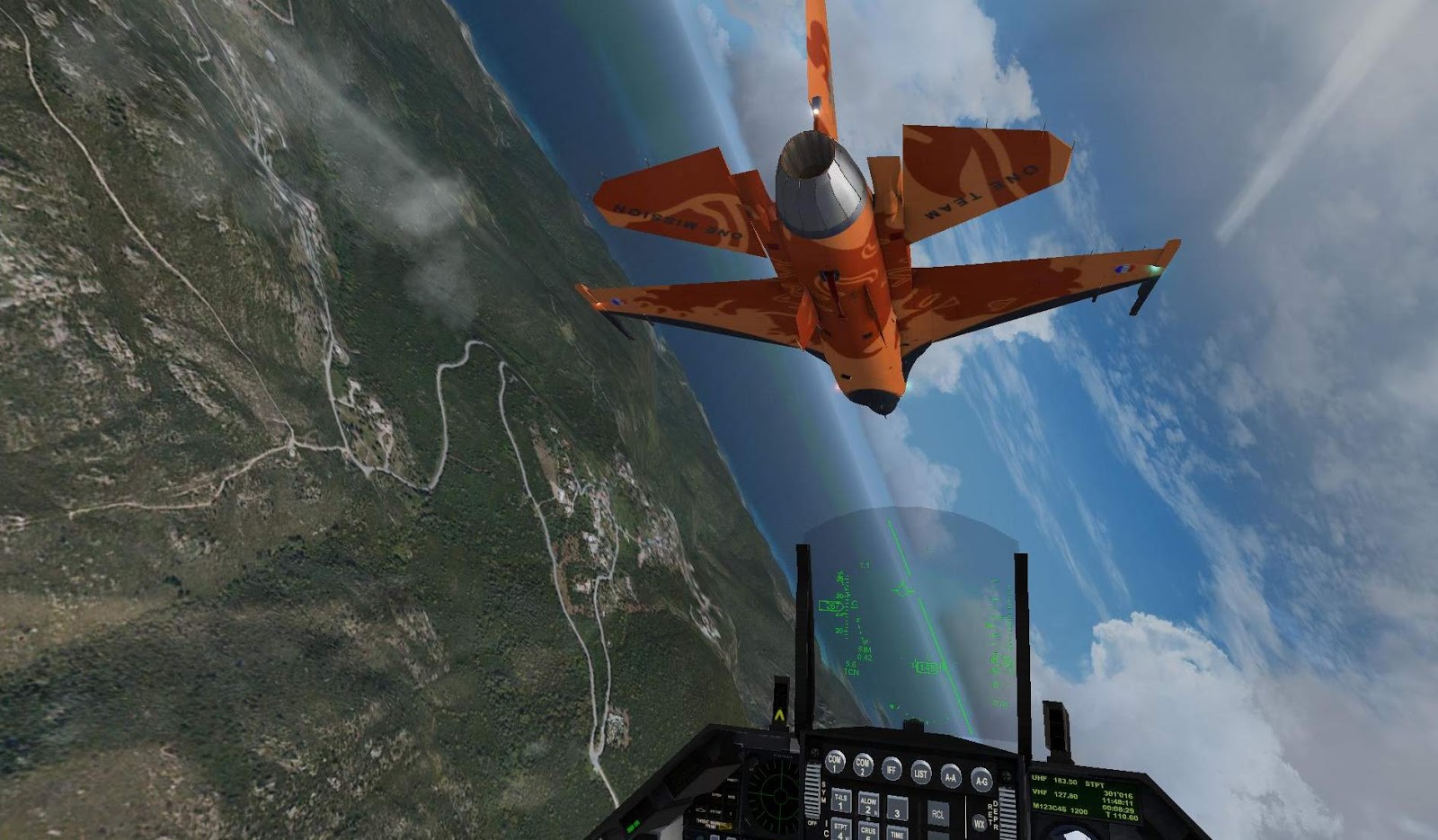1438x840 pixels.
Task: Flip the OFF switch below the SYM rocker
Action: tap(813, 820)
